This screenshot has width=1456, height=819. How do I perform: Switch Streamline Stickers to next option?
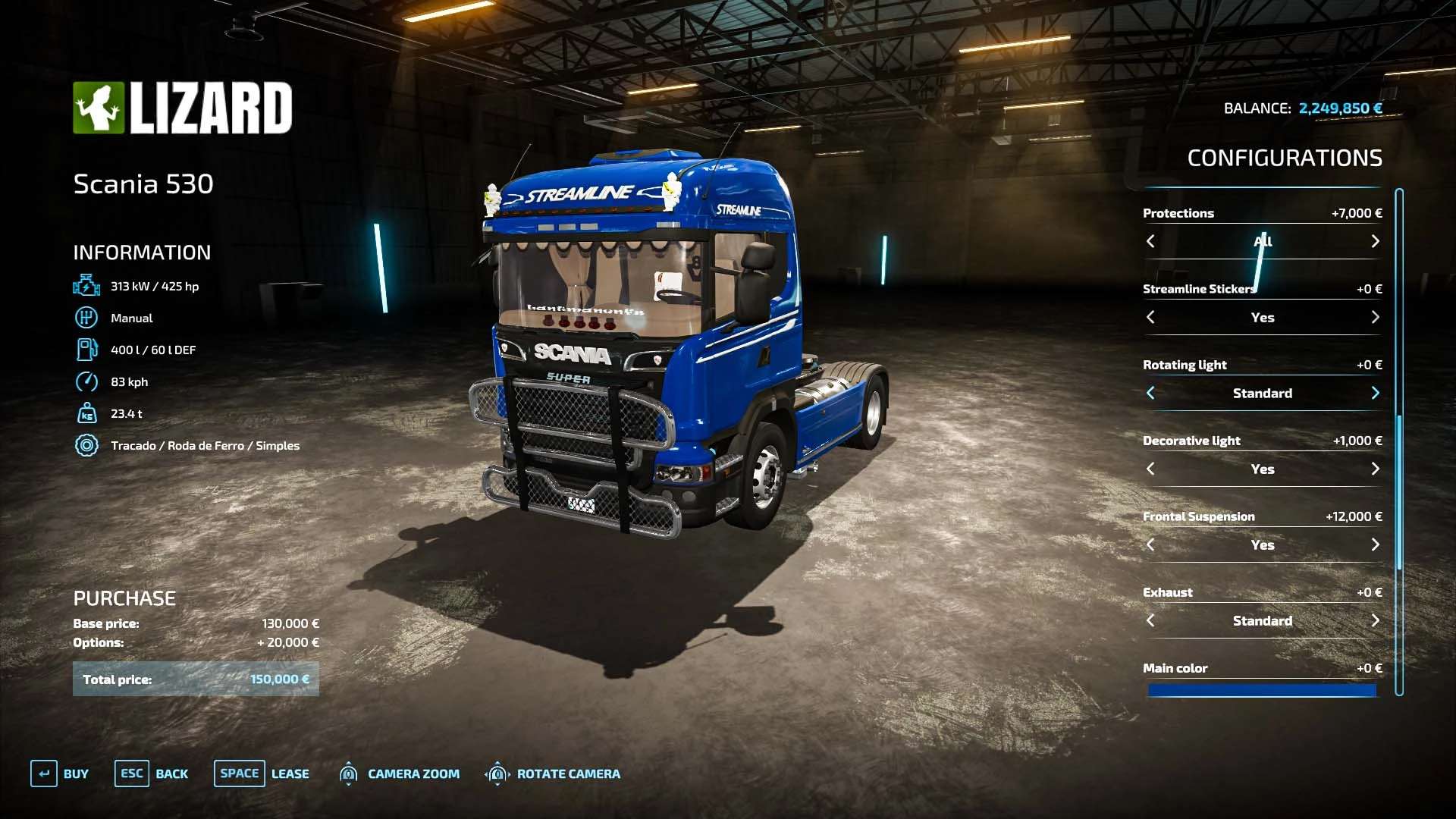click(x=1375, y=317)
